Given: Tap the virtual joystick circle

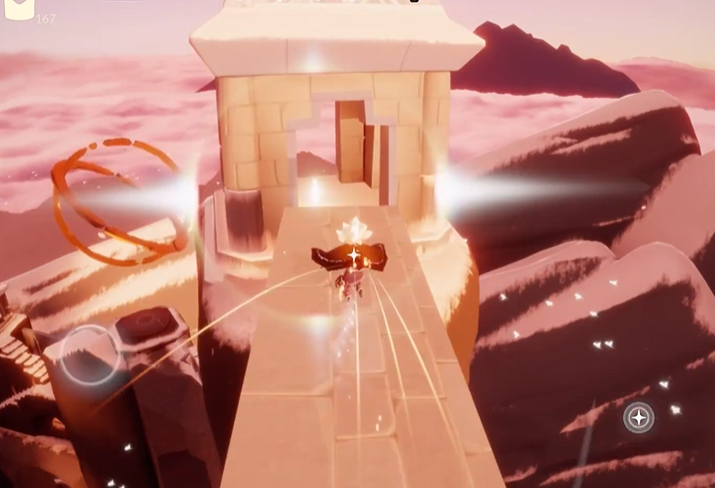Looking at the screenshot, I should [89, 355].
